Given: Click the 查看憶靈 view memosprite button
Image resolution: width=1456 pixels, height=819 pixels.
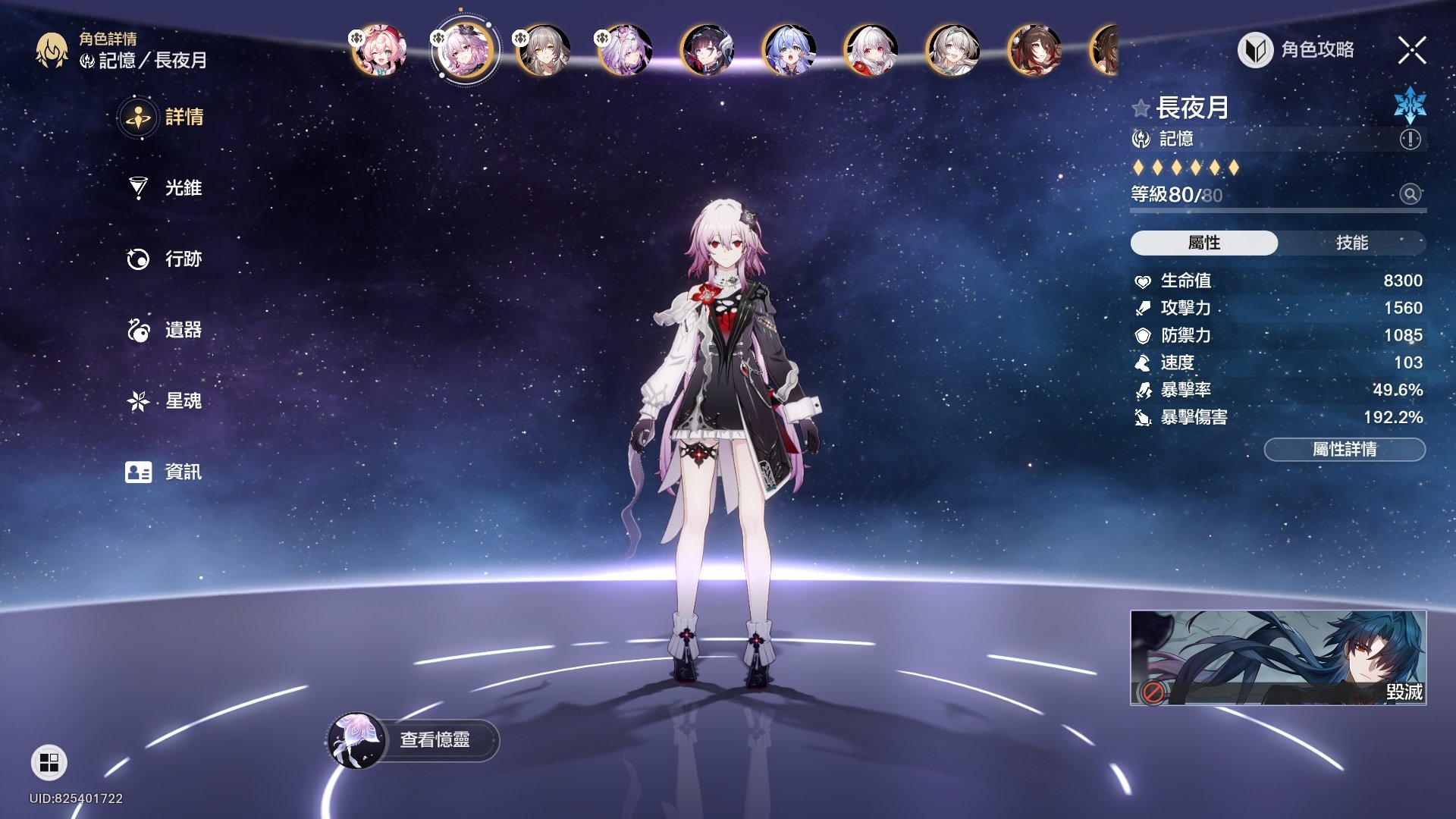Looking at the screenshot, I should pos(415,740).
